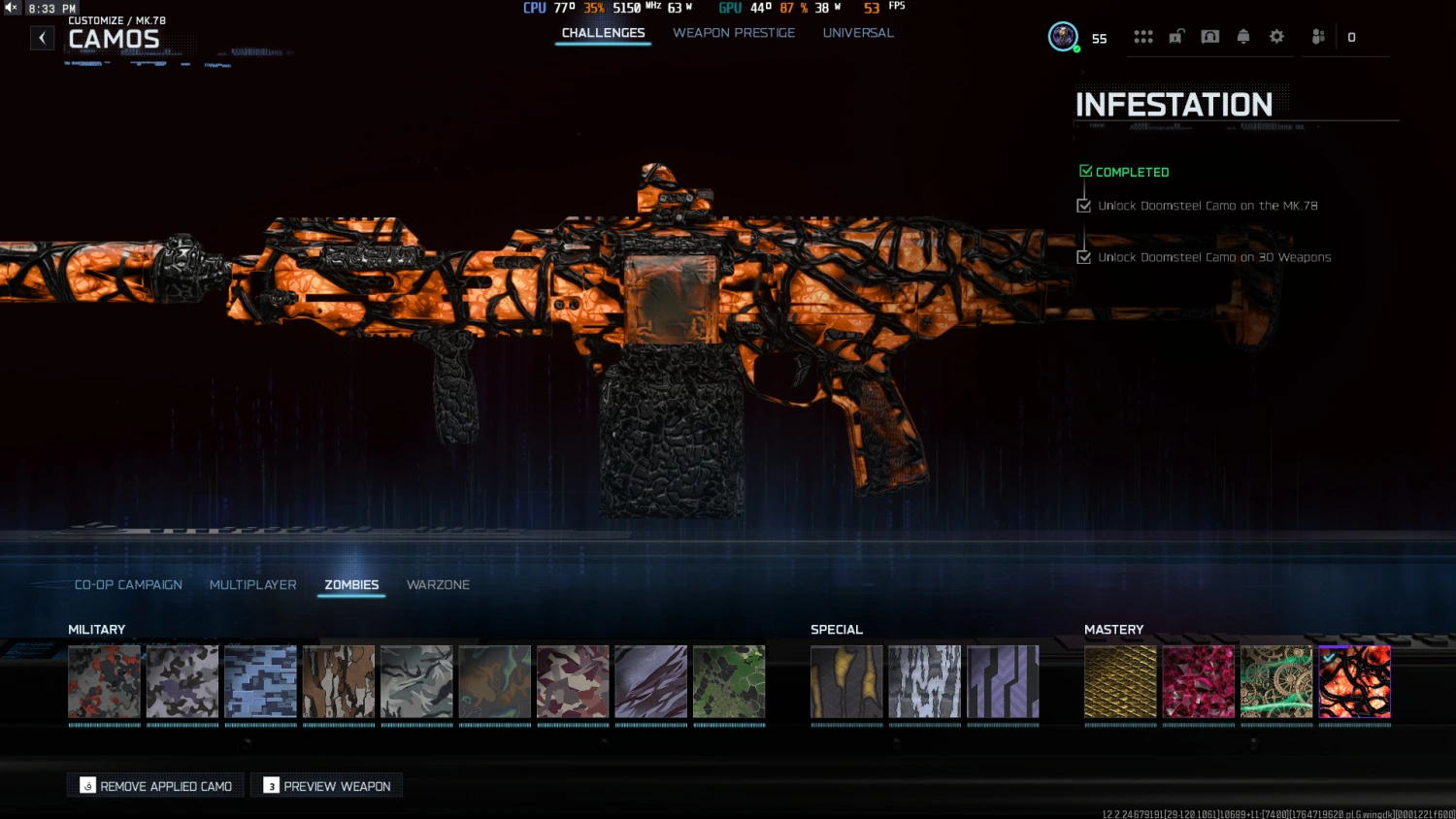Open the notifications bell icon
The width and height of the screenshot is (1456, 819).
click(1242, 36)
